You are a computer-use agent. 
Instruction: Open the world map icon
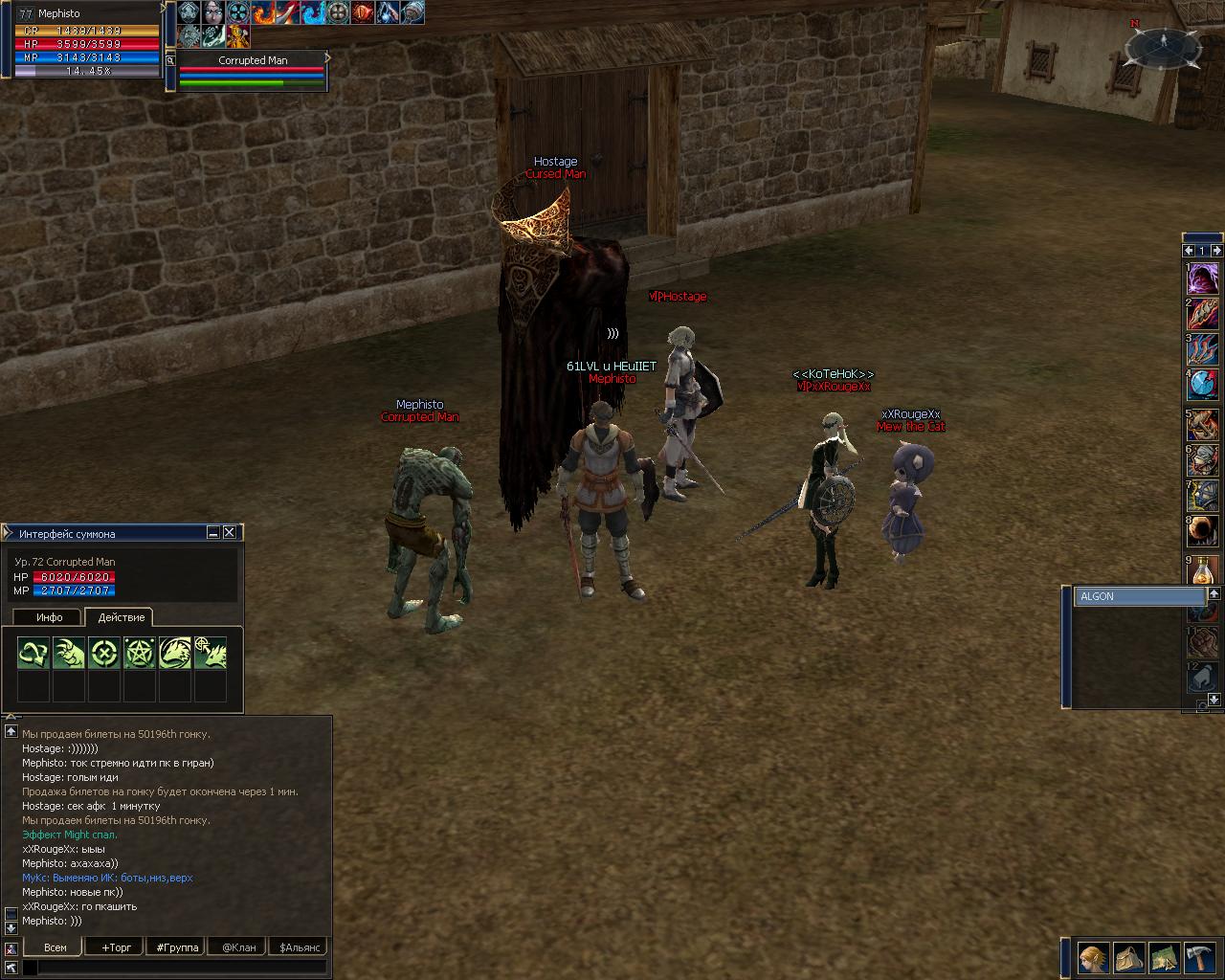click(1164, 957)
